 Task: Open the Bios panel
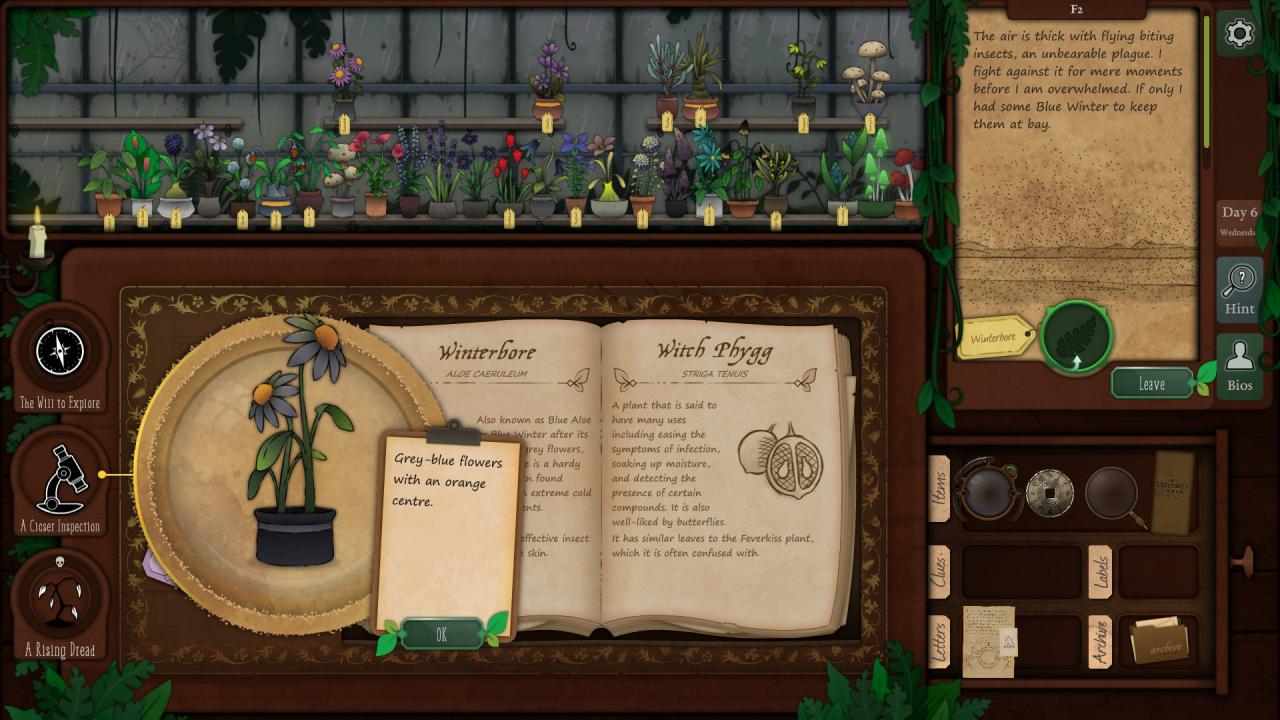1239,366
